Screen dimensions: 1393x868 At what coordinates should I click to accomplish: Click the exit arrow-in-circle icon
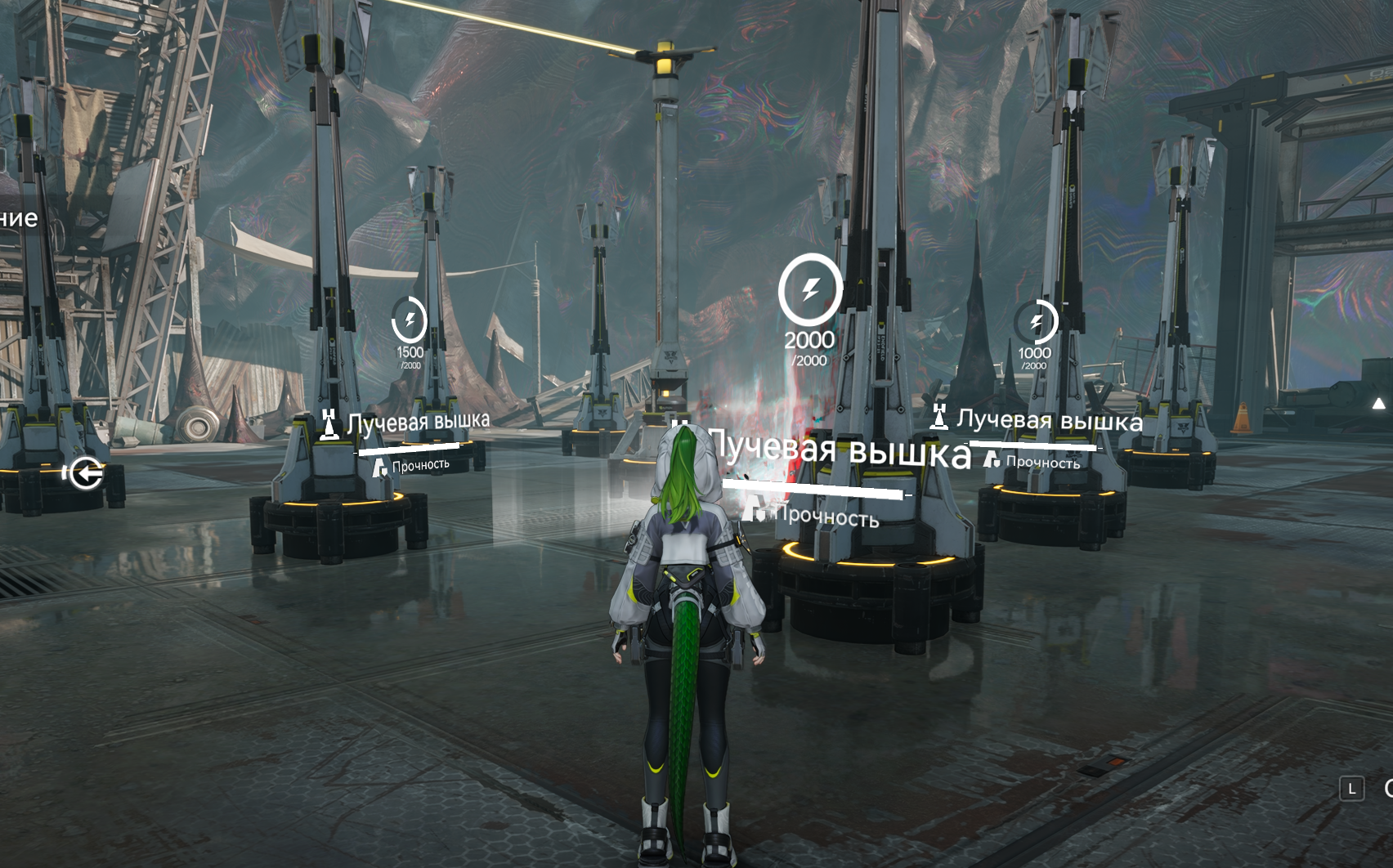click(86, 472)
